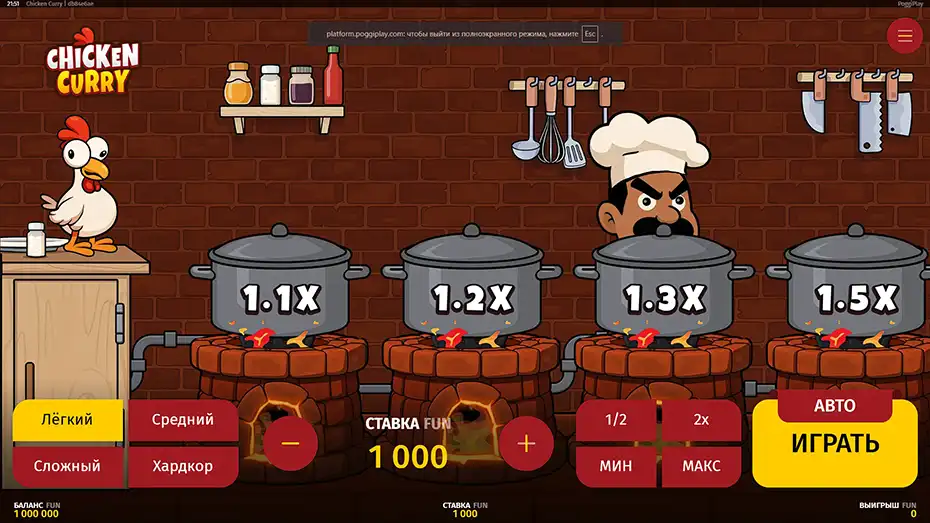Set the bet to МАКС

click(x=701, y=466)
